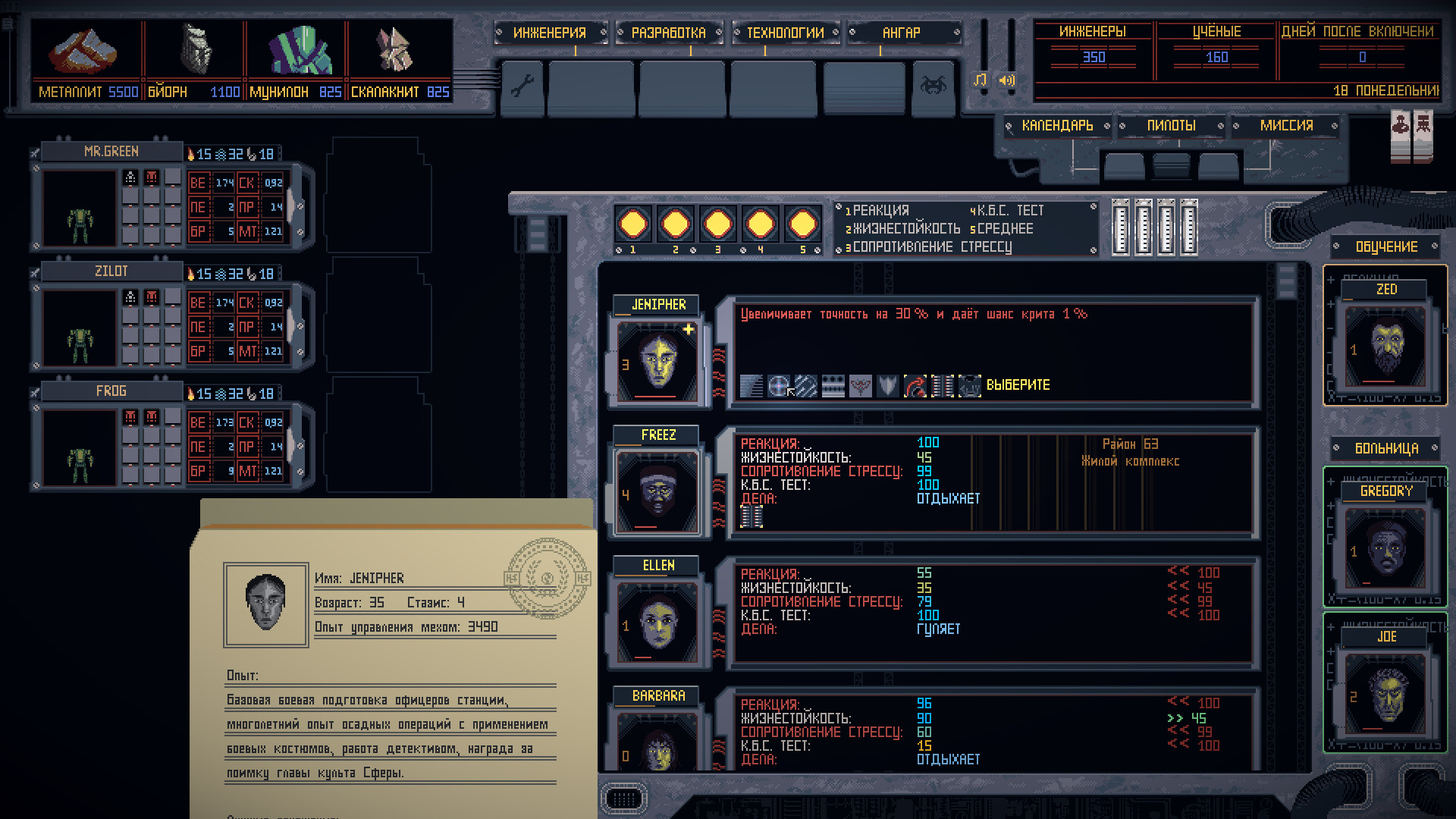Toggle pilot slot 1 orange hexagon indicator
The height and width of the screenshot is (819, 1456).
pyautogui.click(x=633, y=222)
